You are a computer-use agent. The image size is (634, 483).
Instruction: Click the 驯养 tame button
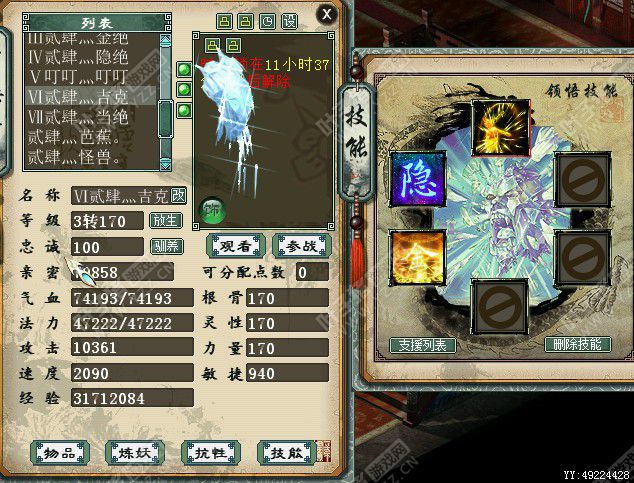165,246
